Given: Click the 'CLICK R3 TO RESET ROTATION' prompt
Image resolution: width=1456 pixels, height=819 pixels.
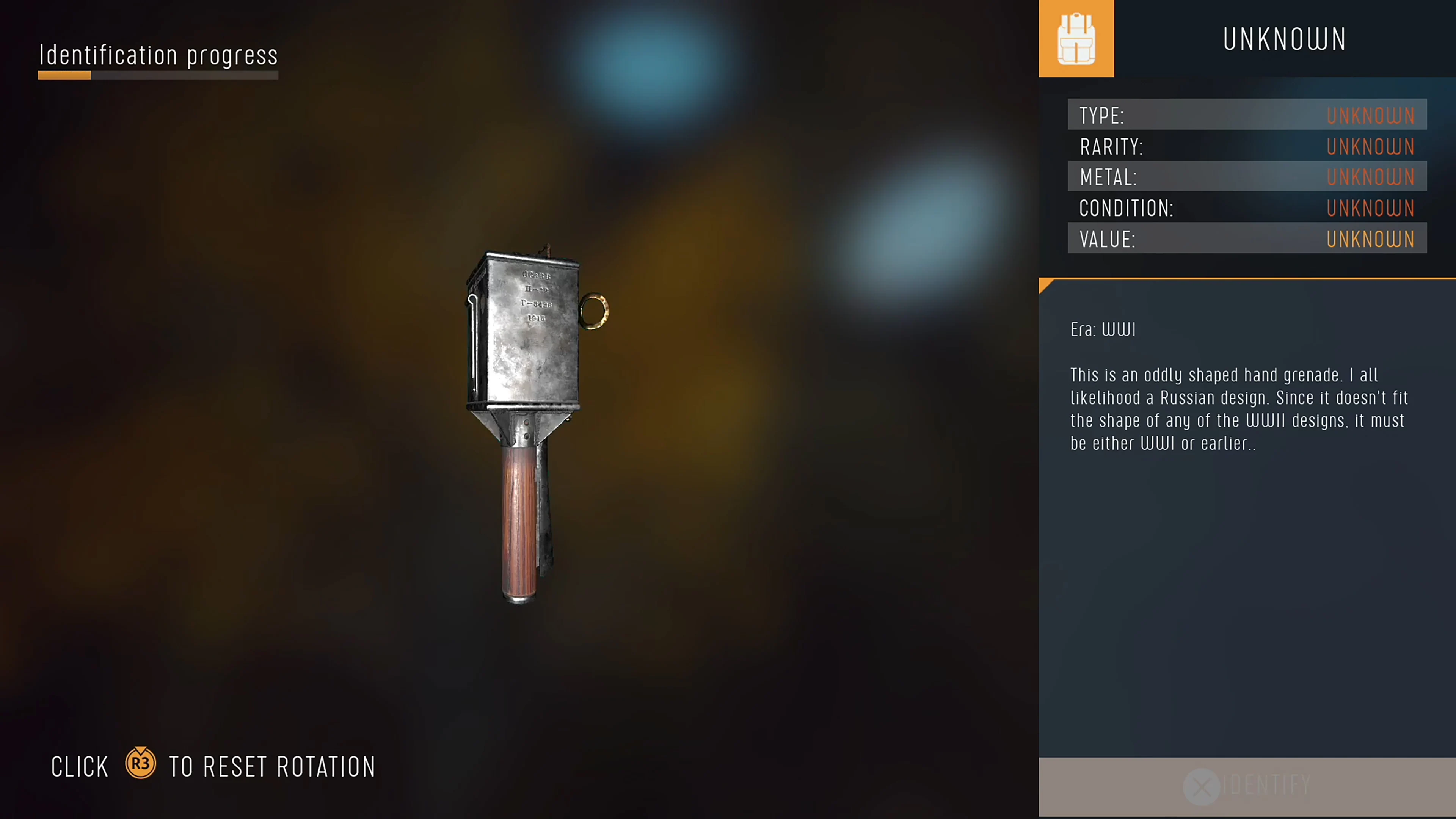Looking at the screenshot, I should (x=213, y=766).
